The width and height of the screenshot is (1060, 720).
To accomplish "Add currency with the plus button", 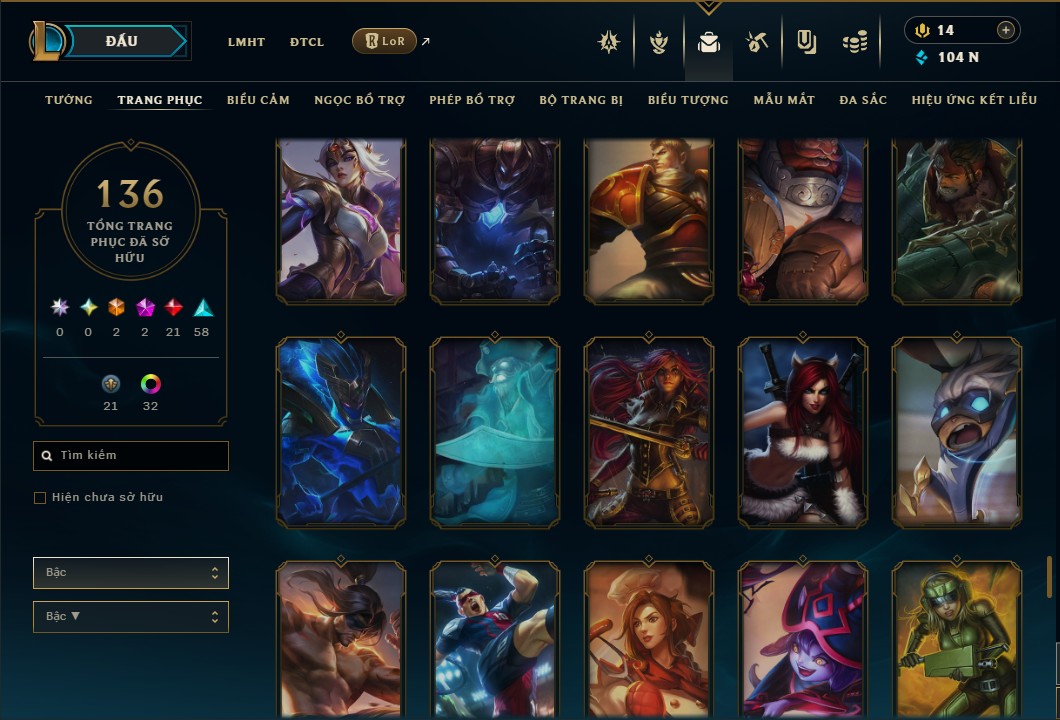I will point(1005,30).
